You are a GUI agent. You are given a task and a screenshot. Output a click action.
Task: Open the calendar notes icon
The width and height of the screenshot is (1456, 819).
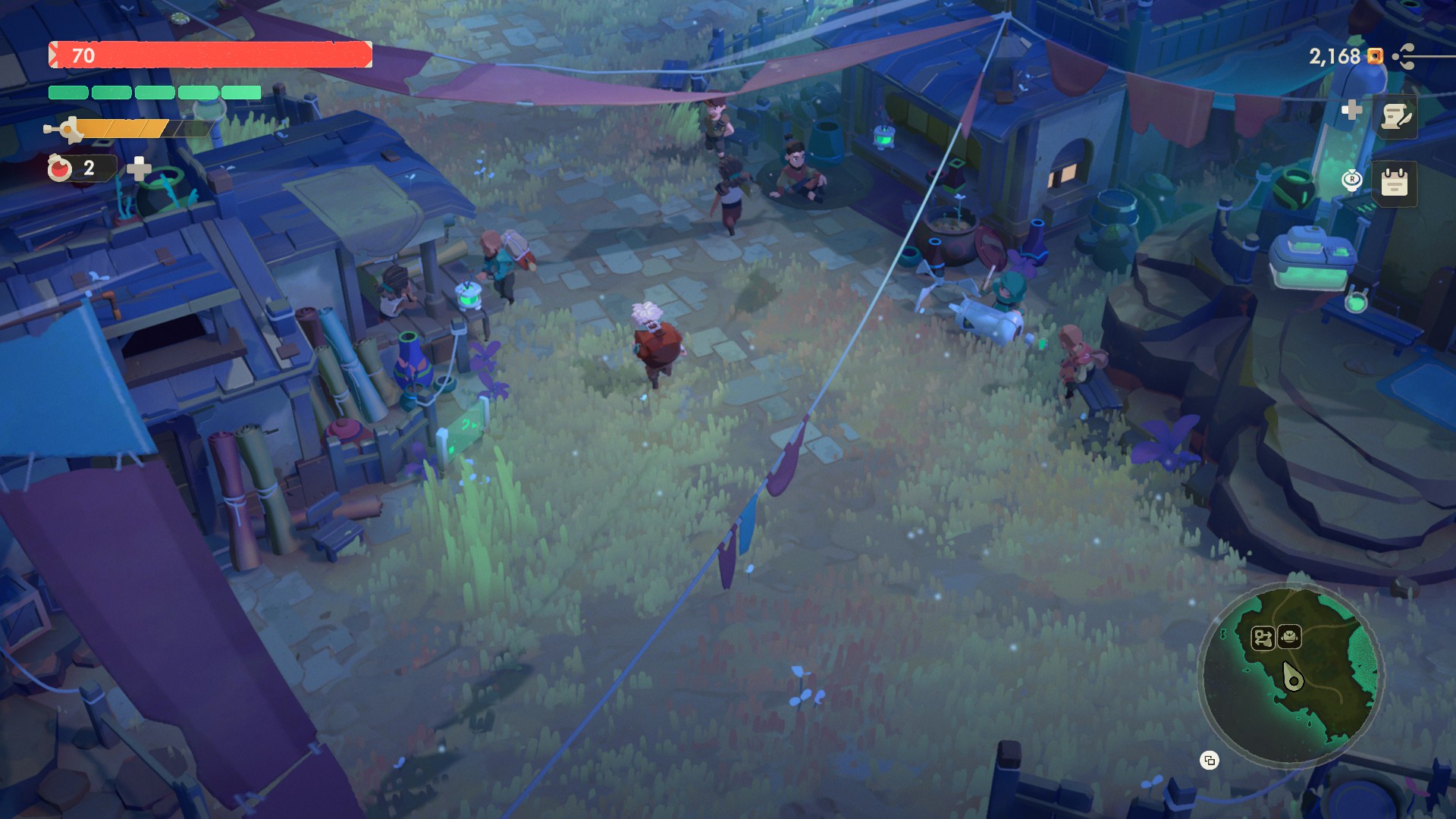[x=1394, y=184]
